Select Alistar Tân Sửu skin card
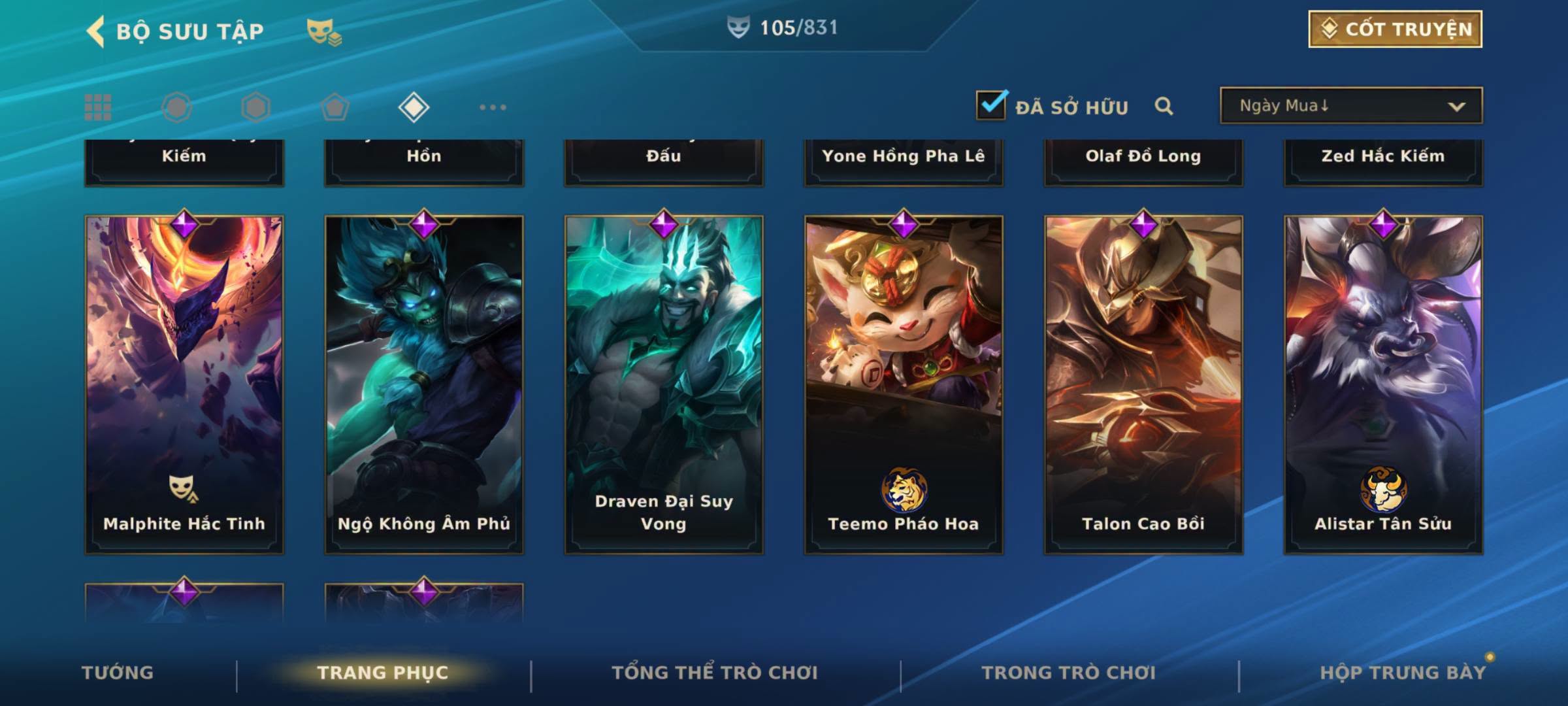Viewport: 1568px width, 706px height. (x=1383, y=384)
